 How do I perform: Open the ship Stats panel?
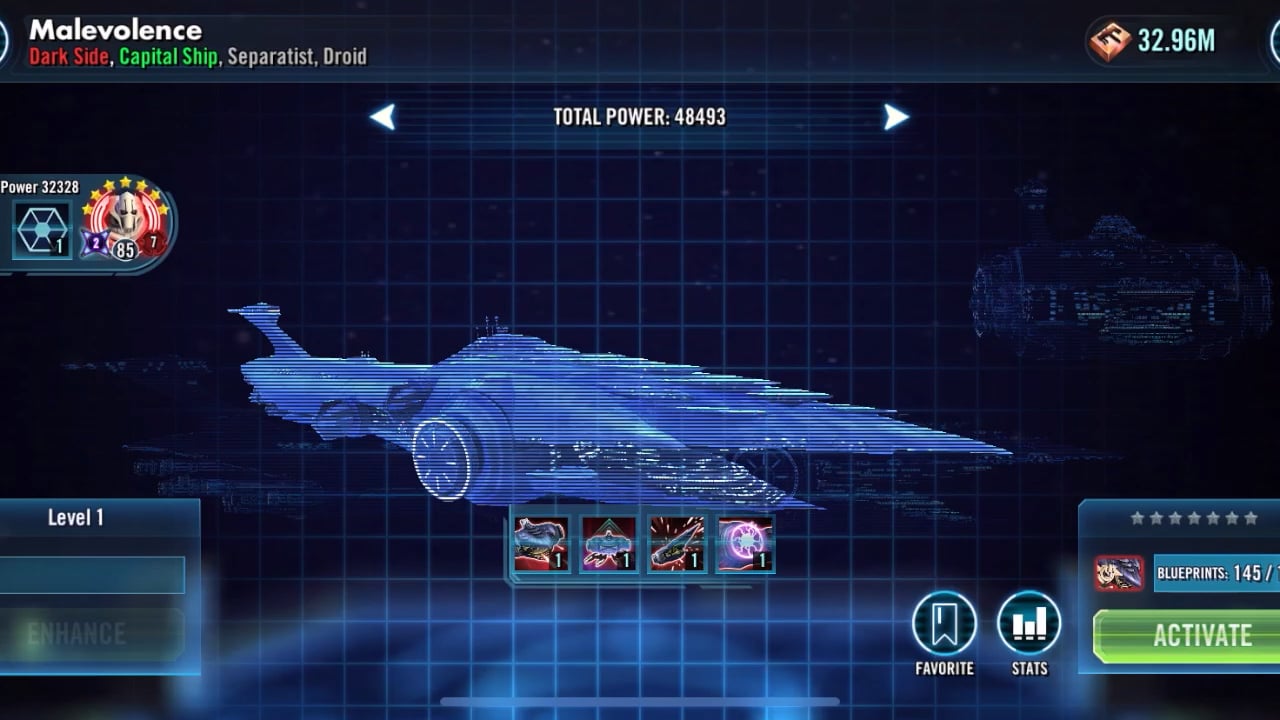(1029, 624)
